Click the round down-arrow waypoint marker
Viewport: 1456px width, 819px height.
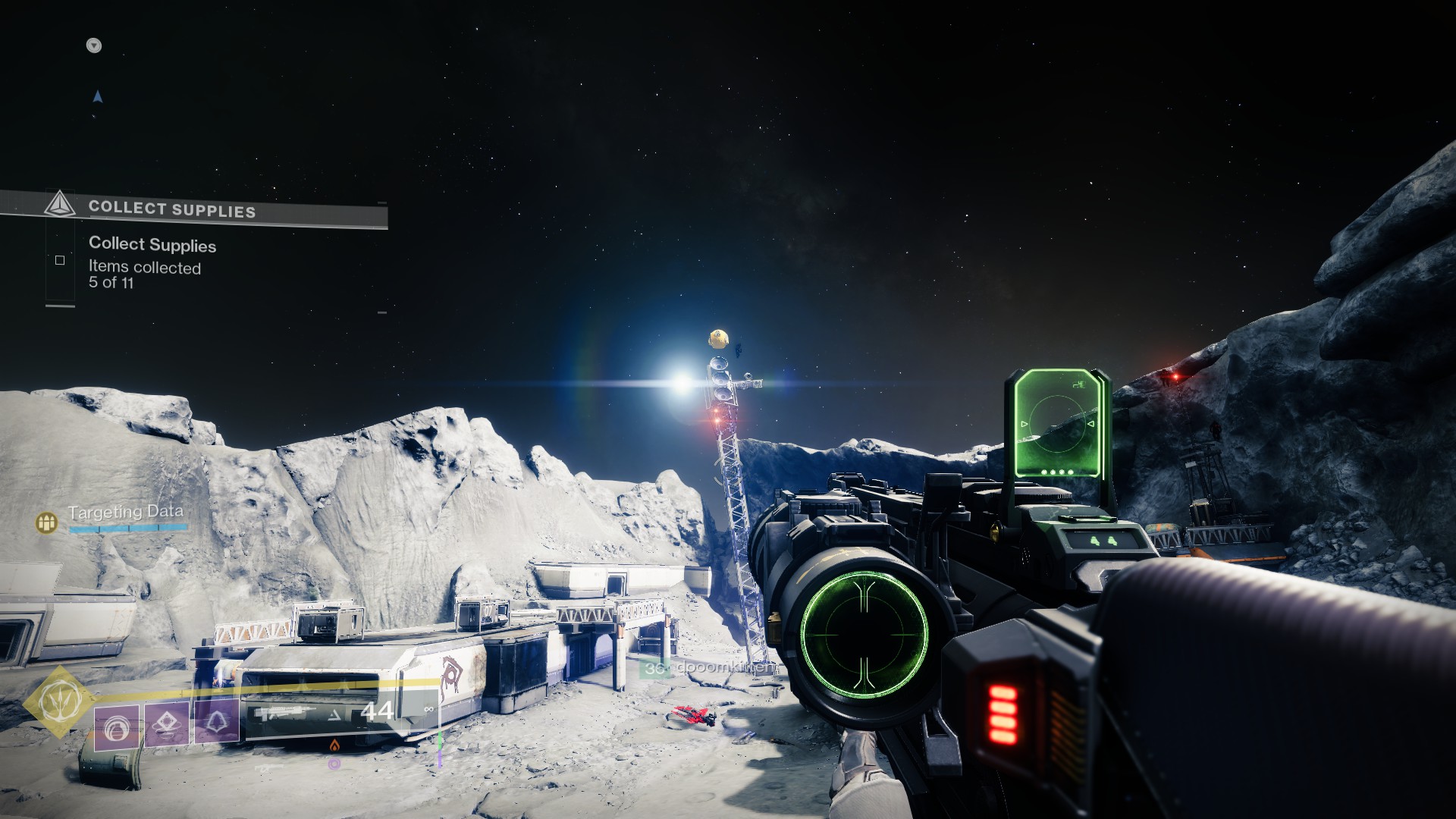pos(94,45)
